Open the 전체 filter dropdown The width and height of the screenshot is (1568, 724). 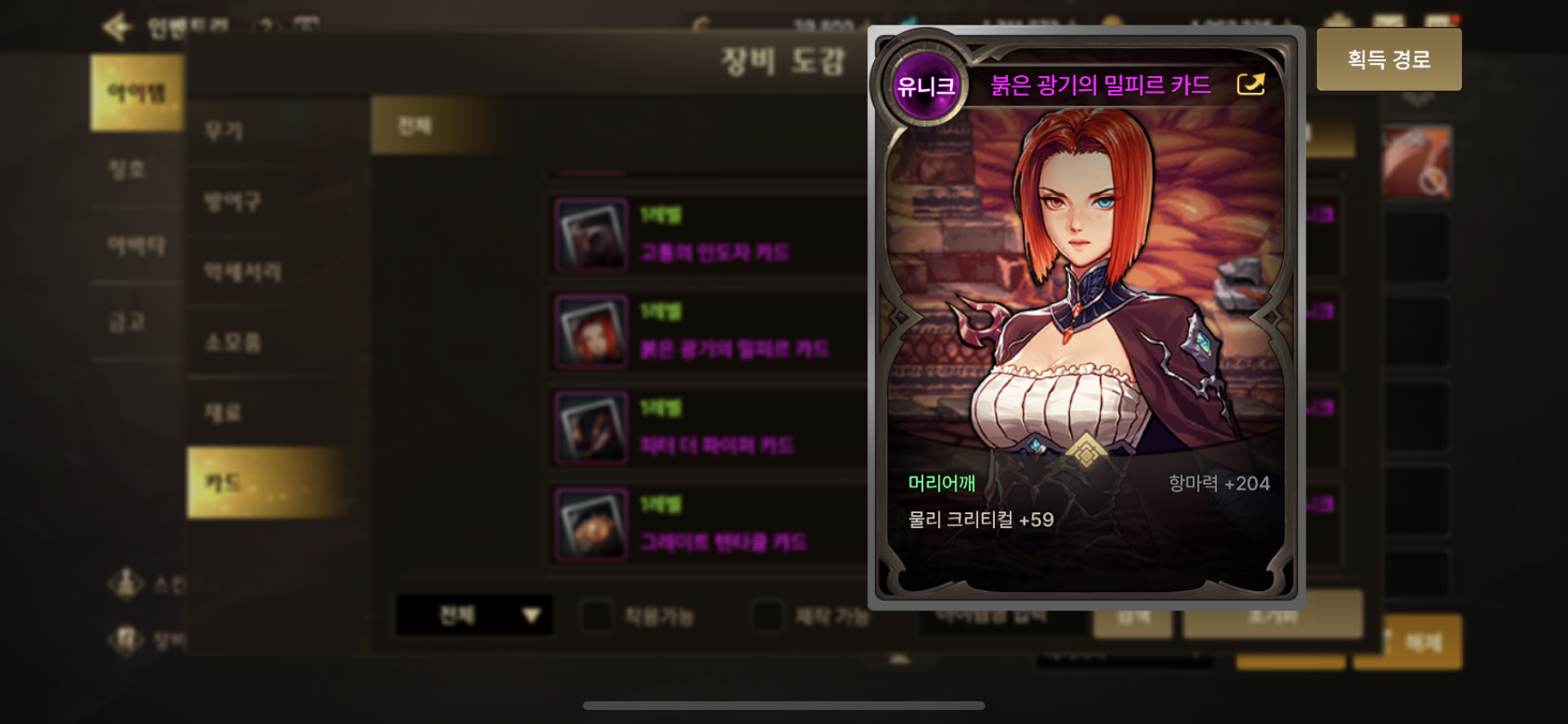pos(473,616)
